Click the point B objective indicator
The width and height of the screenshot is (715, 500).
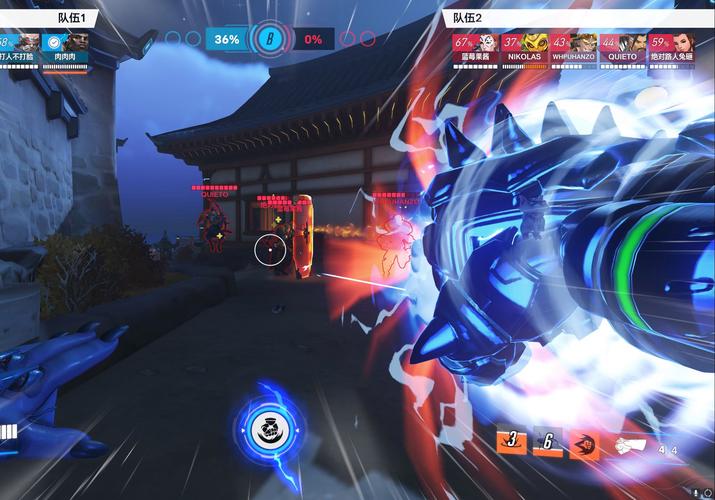(x=268, y=39)
